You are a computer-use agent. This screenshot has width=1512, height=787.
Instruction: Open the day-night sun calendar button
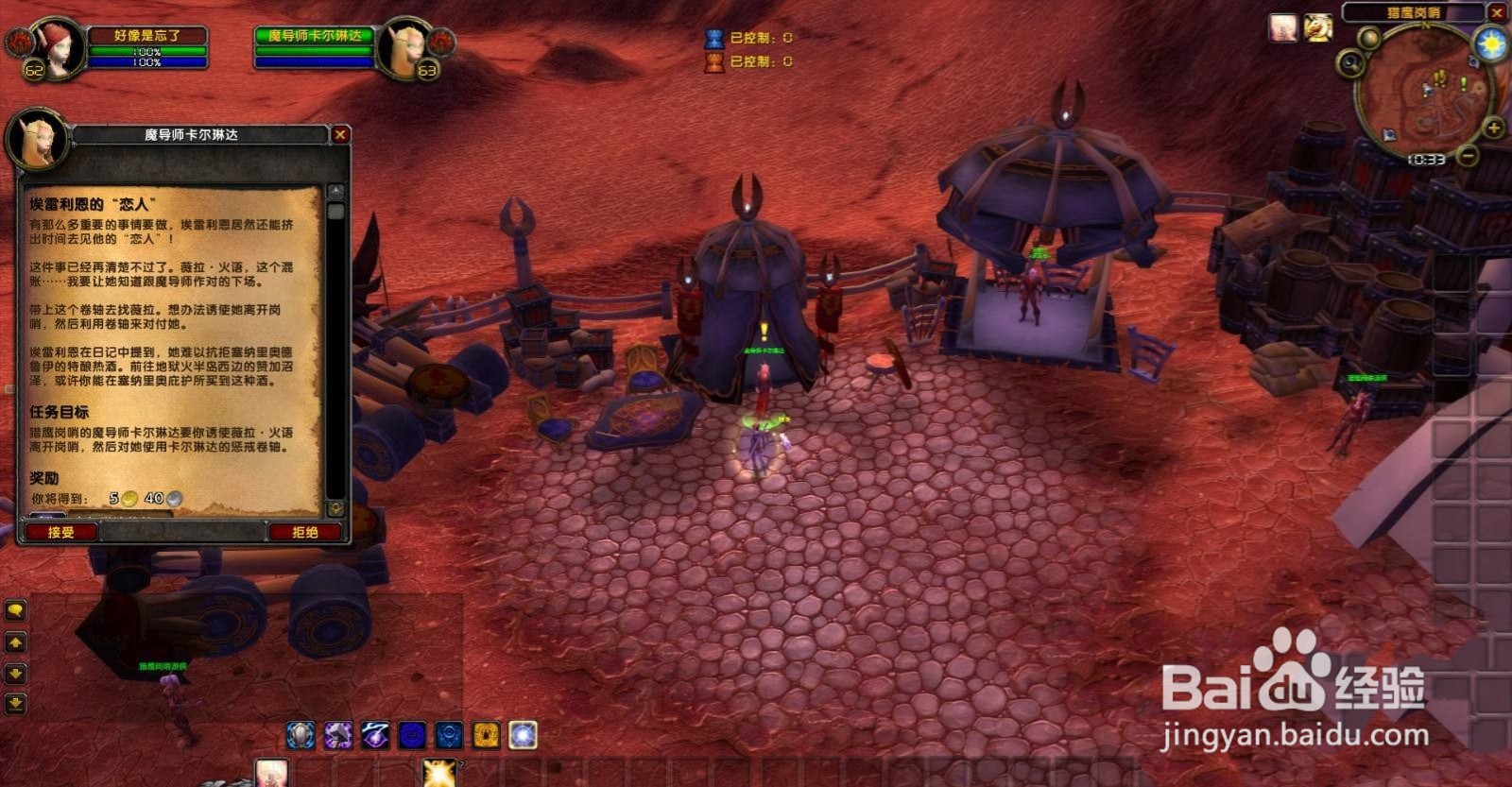coord(1493,43)
